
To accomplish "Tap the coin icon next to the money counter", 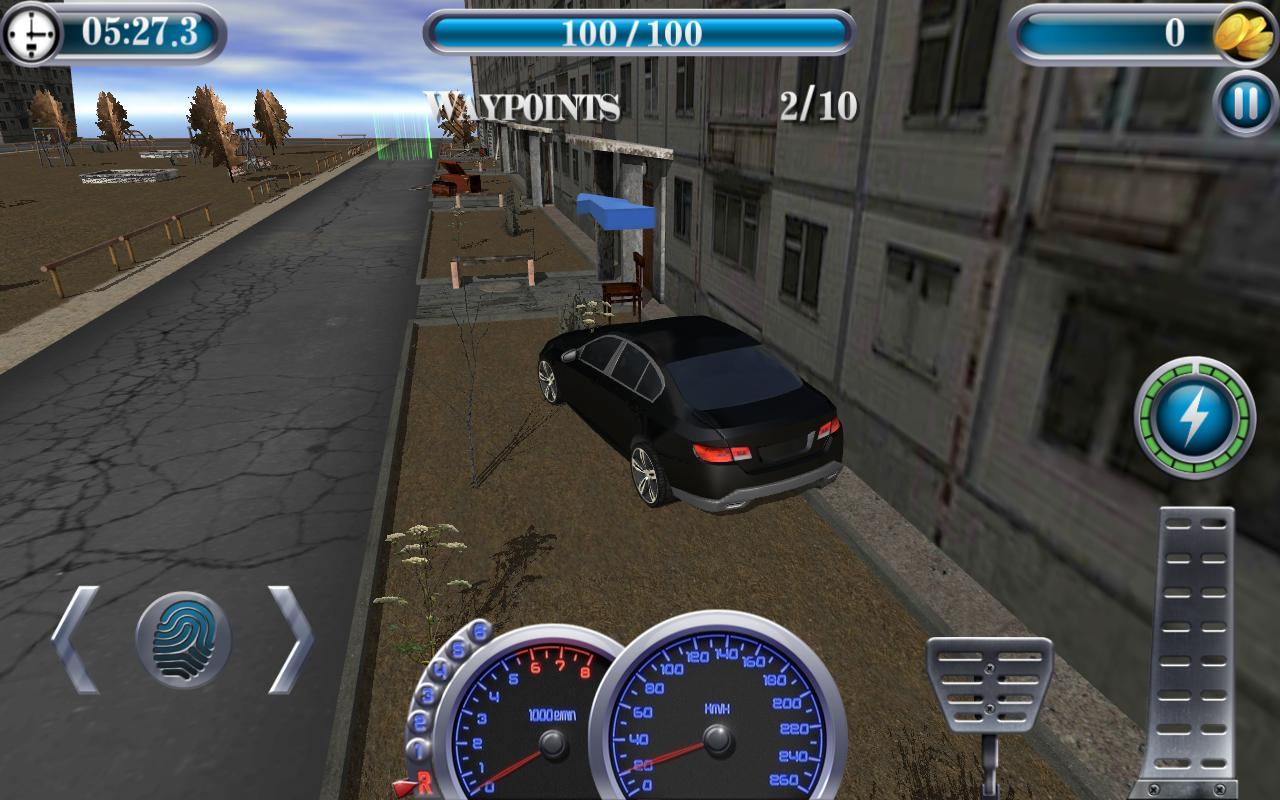I will click(1243, 33).
